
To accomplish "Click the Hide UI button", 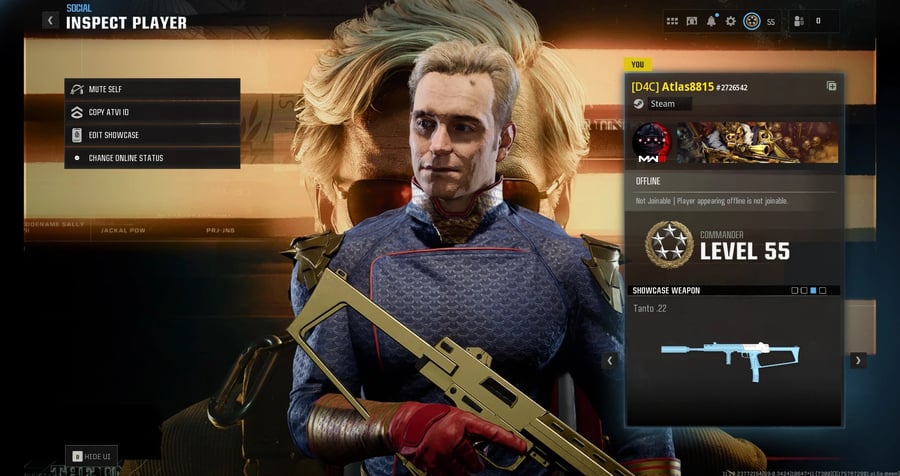I will tap(92, 456).
